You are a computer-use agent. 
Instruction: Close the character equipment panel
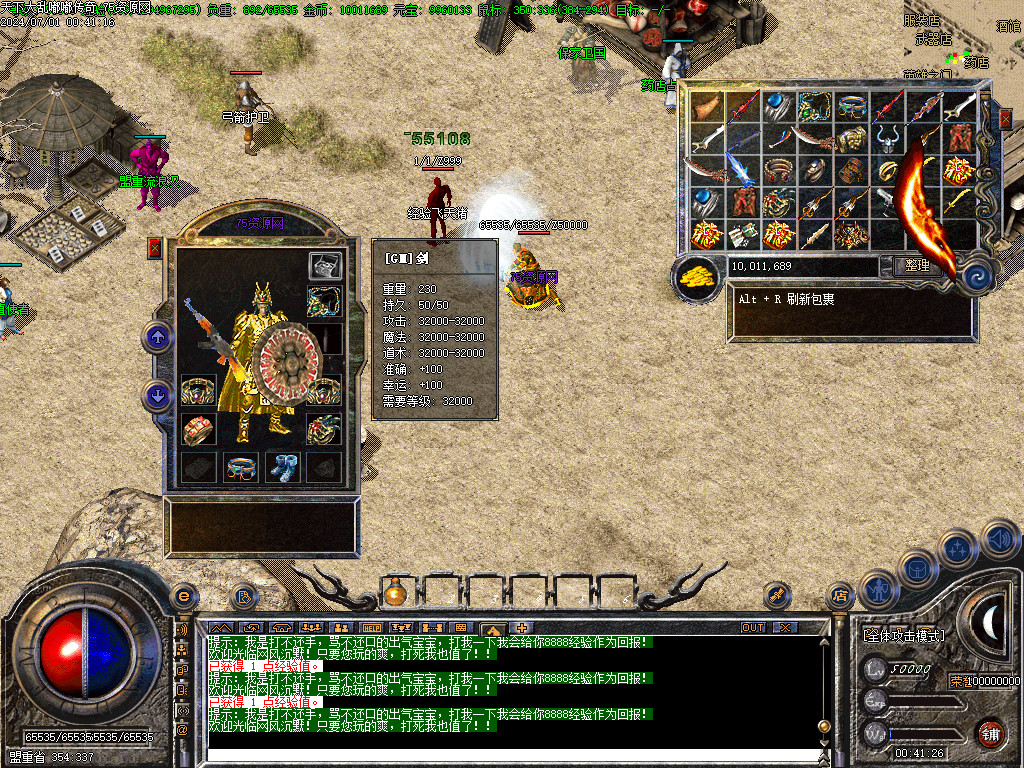pos(155,248)
